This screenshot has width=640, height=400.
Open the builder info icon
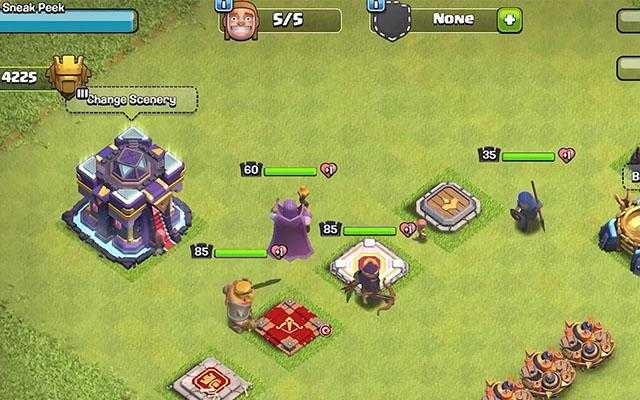(223, 4)
